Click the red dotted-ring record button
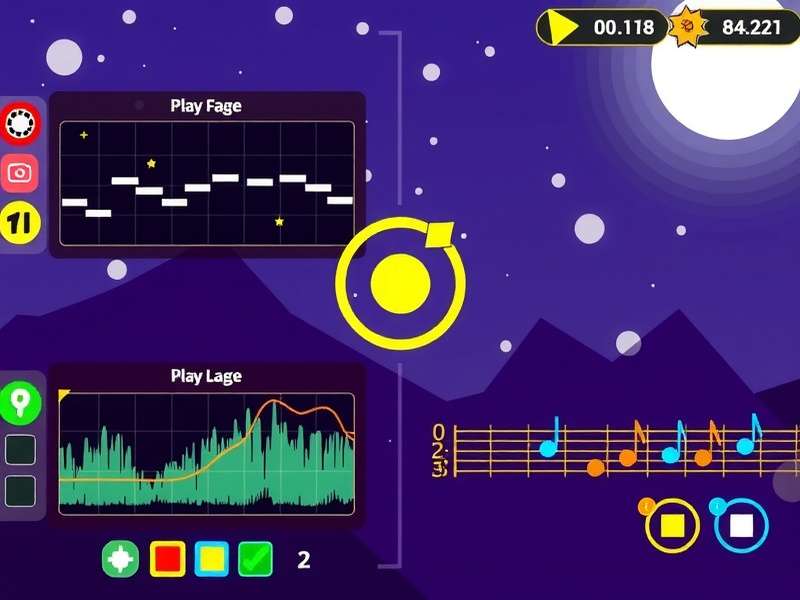800x600 pixels. coord(20,124)
